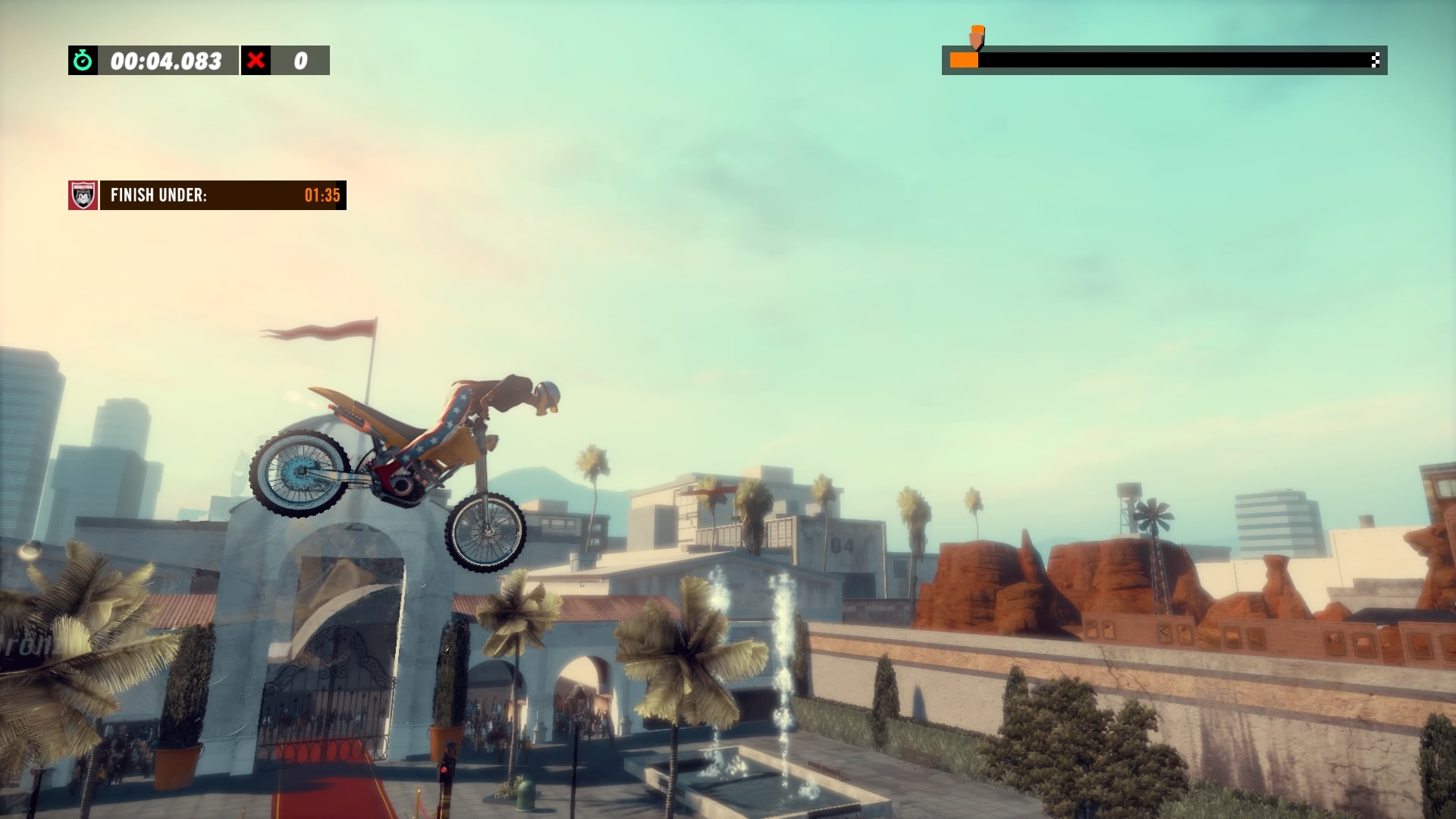Screen dimensions: 1456x819
Task: Click the Finish Under objective tracker
Action: click(x=223, y=195)
